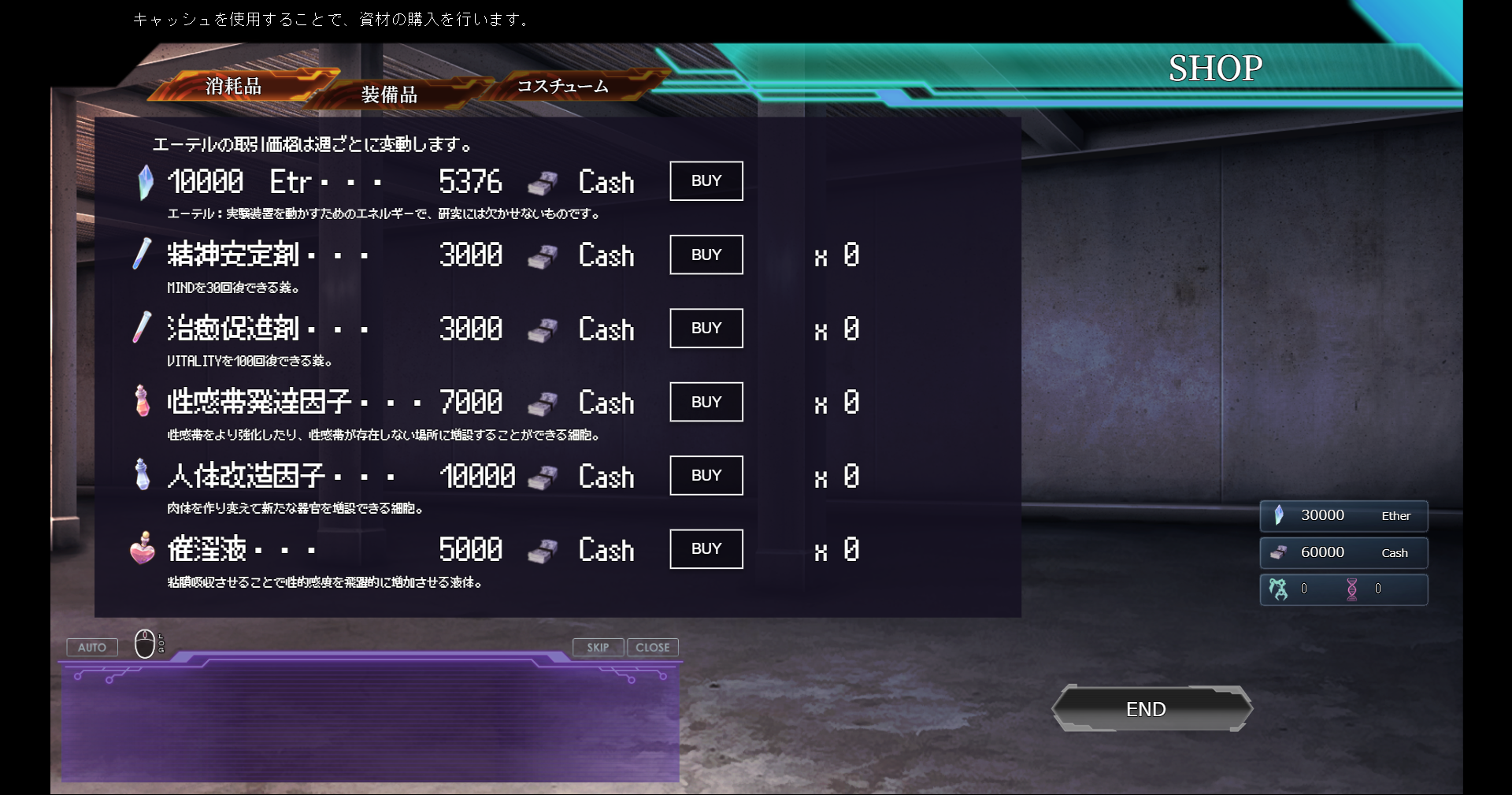This screenshot has width=1512, height=795.
Task: Purchase the 人体改造因子 item
Action: pos(706,475)
